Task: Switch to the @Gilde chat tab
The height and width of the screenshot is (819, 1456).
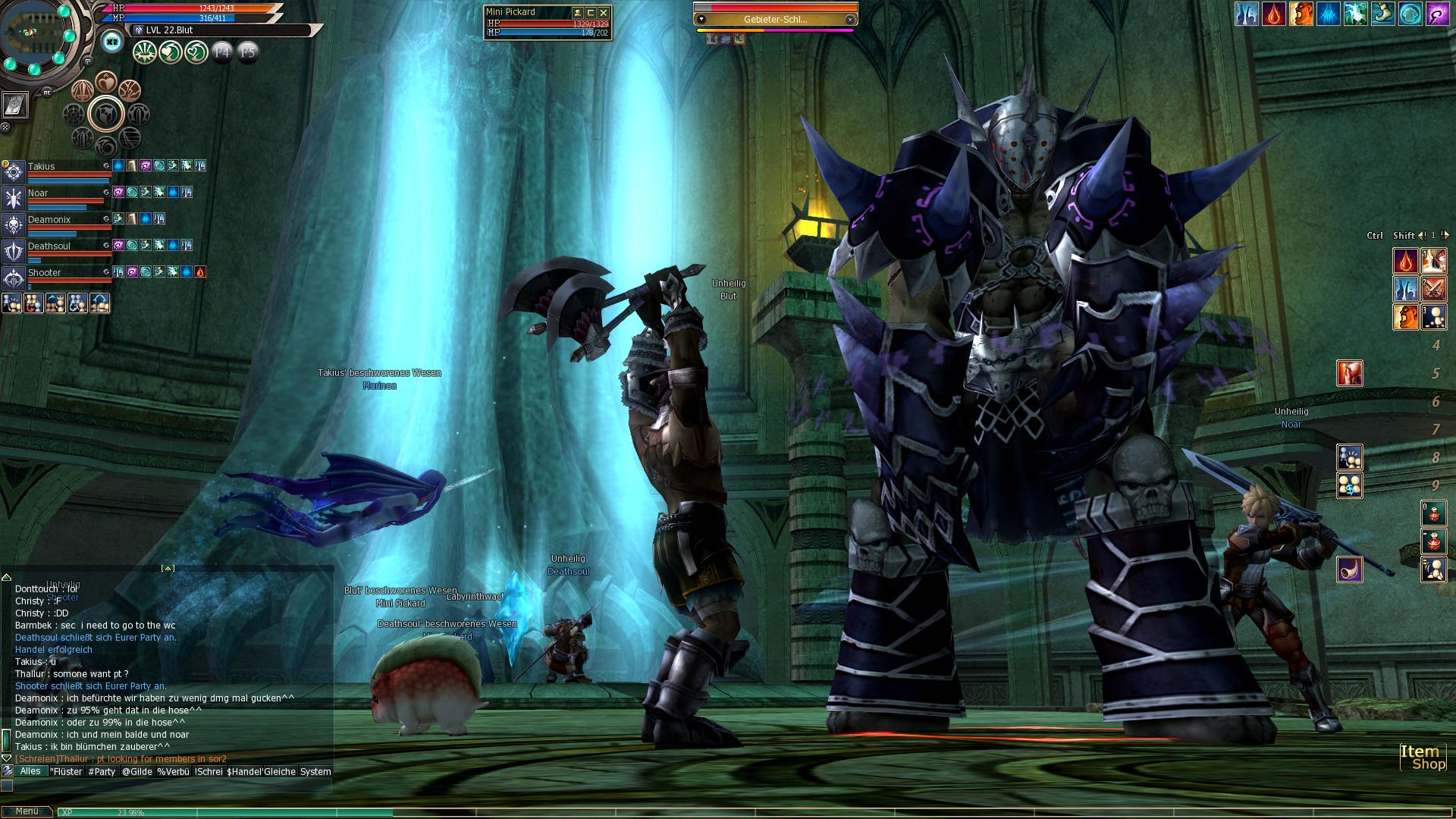Action: click(137, 771)
